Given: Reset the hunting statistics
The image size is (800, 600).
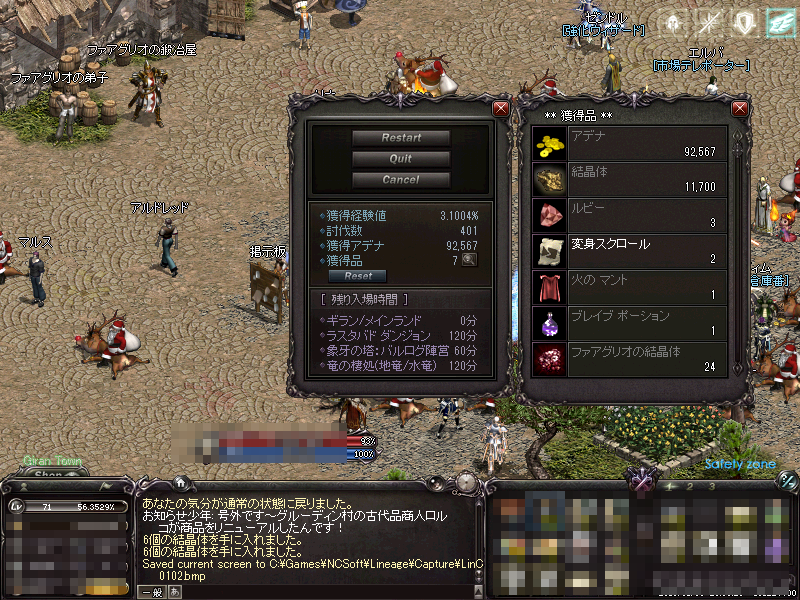Looking at the screenshot, I should (x=358, y=276).
